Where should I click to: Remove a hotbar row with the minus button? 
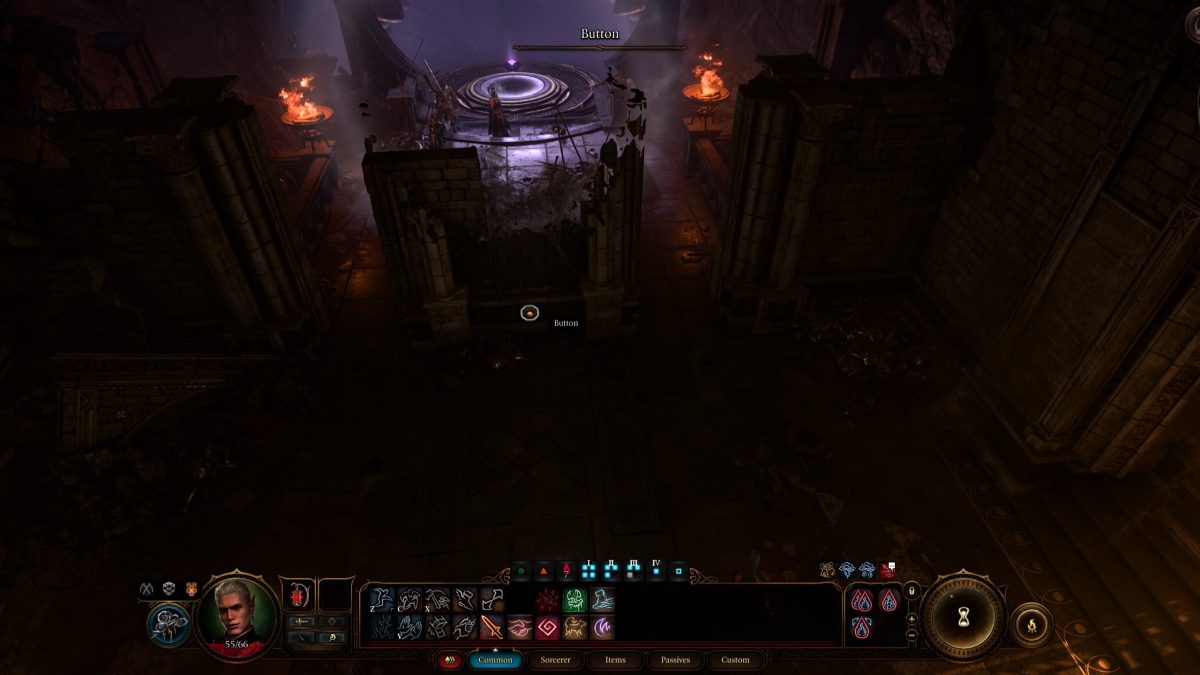[x=911, y=635]
